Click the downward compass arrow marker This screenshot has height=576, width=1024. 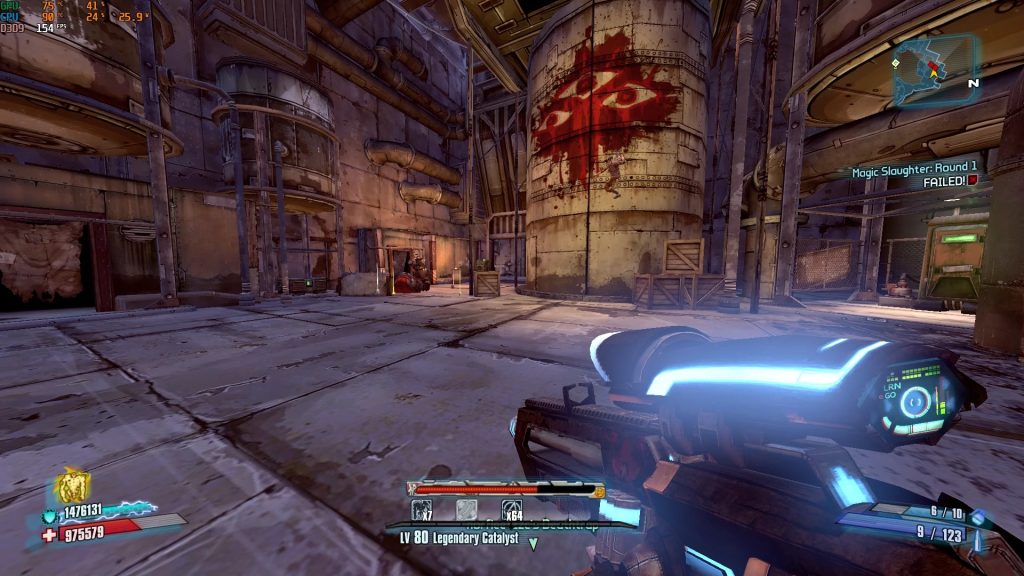pos(533,543)
